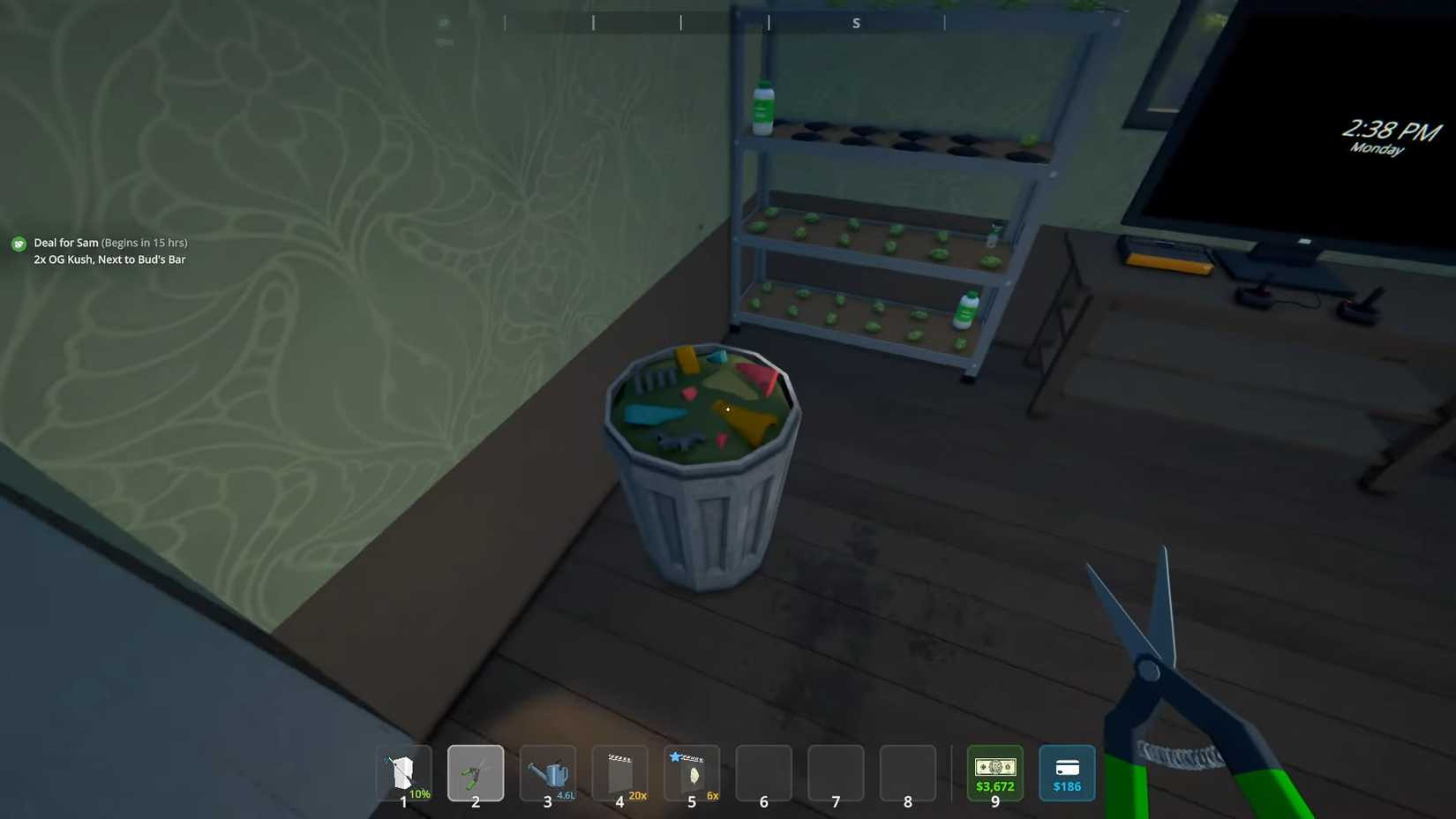Click the $3,672 cash amount label
Image resolution: width=1456 pixels, height=819 pixels.
coord(994,785)
